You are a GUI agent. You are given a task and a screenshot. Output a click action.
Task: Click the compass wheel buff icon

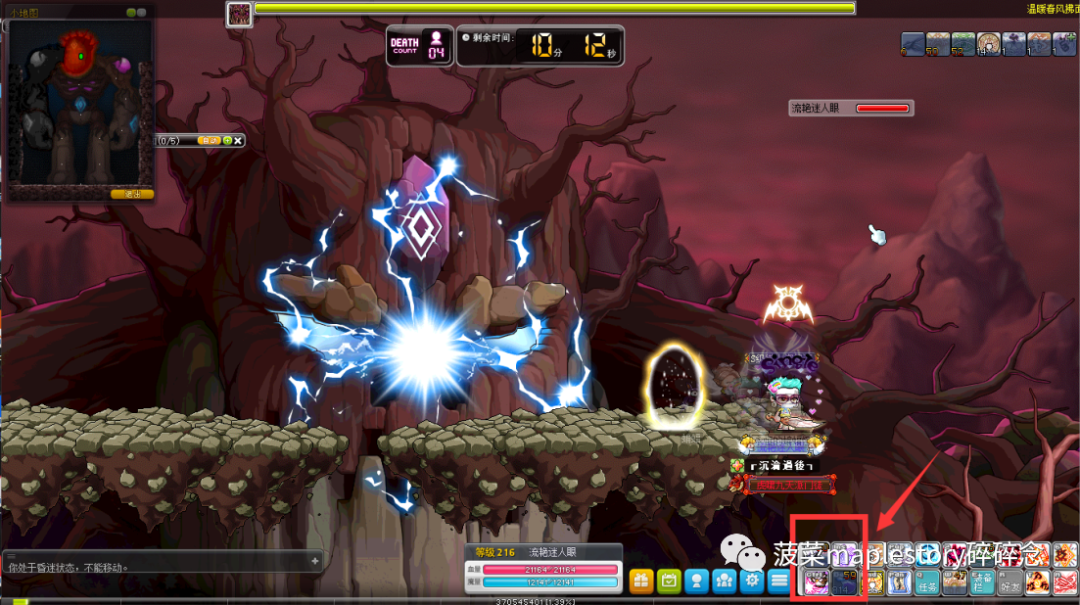pyautogui.click(x=989, y=43)
